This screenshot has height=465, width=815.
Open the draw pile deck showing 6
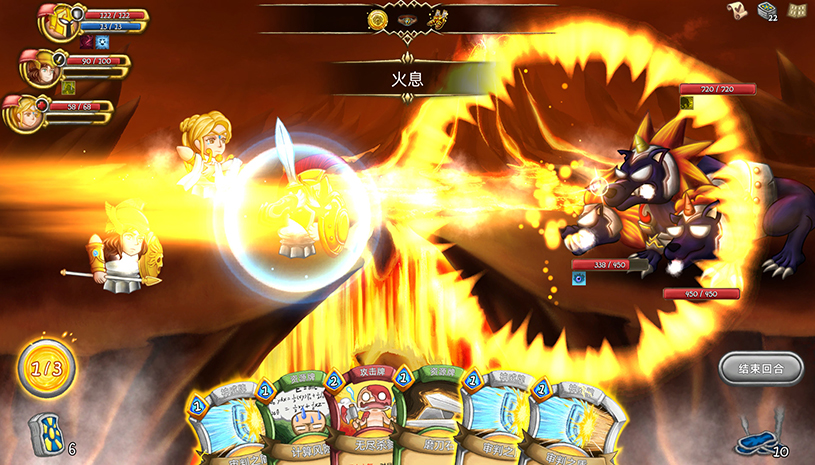(45, 434)
